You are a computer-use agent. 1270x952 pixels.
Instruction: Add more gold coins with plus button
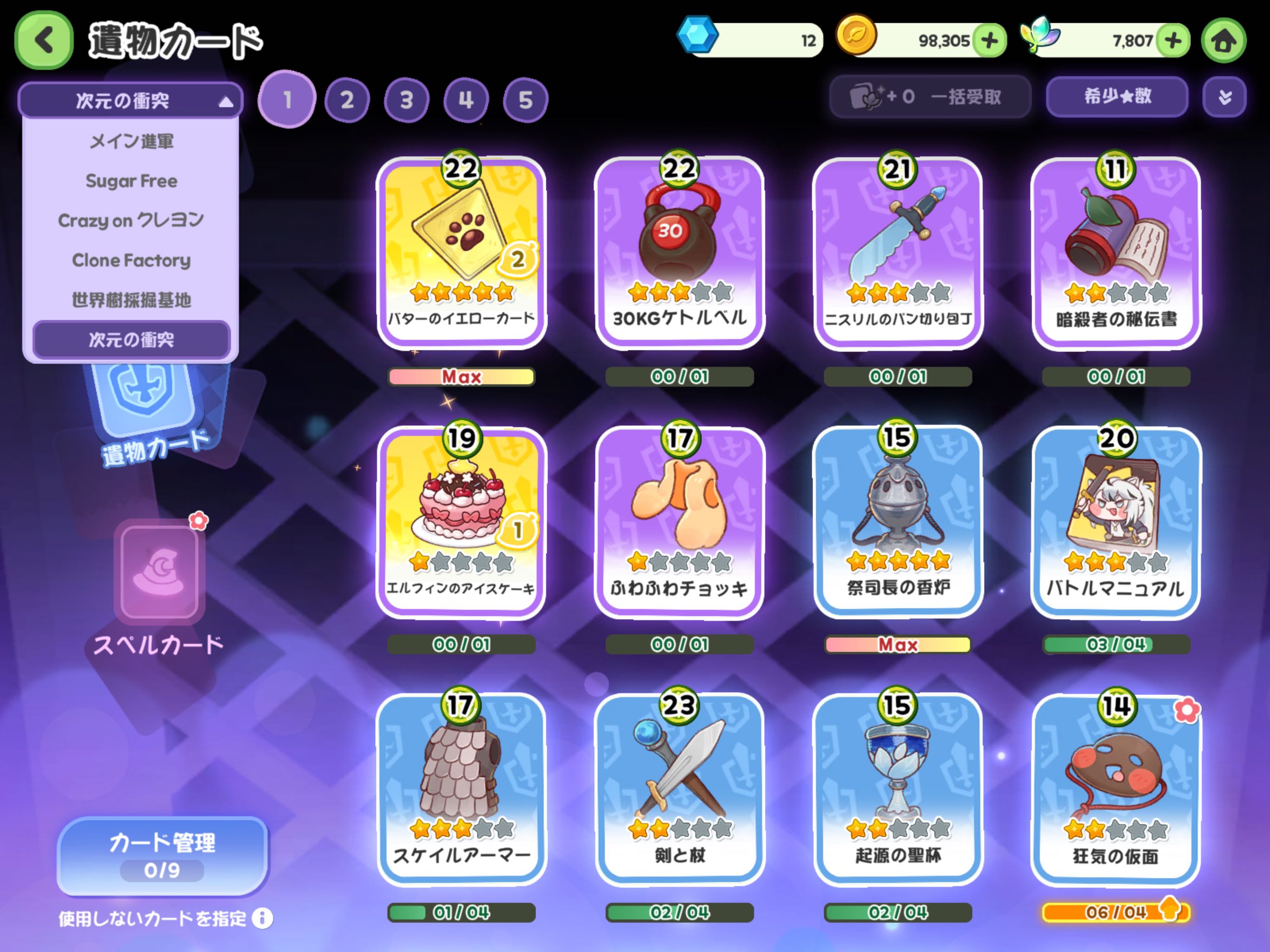point(989,40)
